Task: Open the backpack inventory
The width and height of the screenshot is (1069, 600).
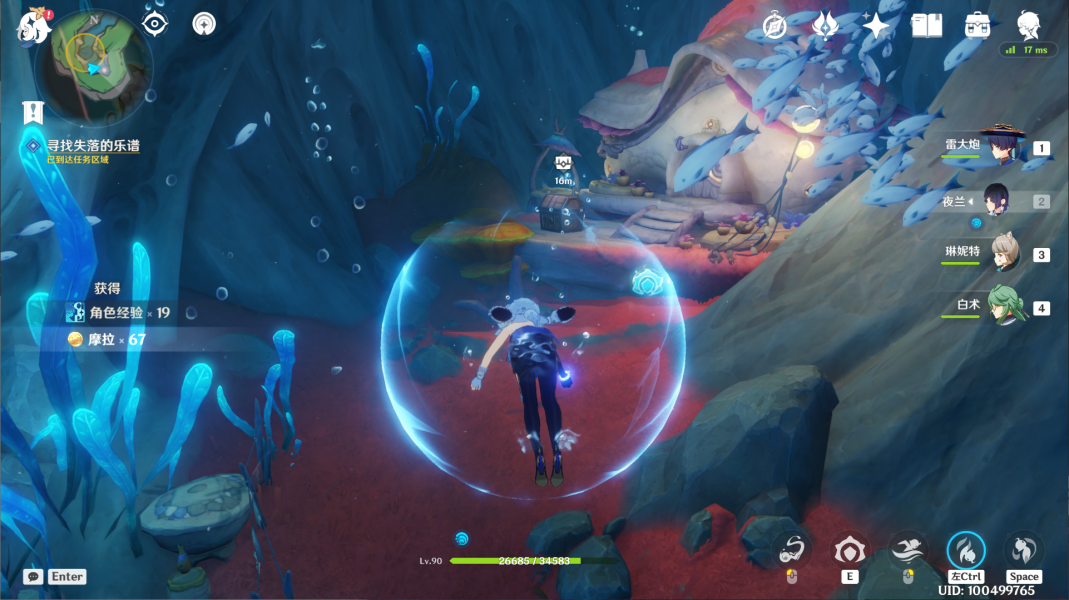Action: [x=977, y=26]
